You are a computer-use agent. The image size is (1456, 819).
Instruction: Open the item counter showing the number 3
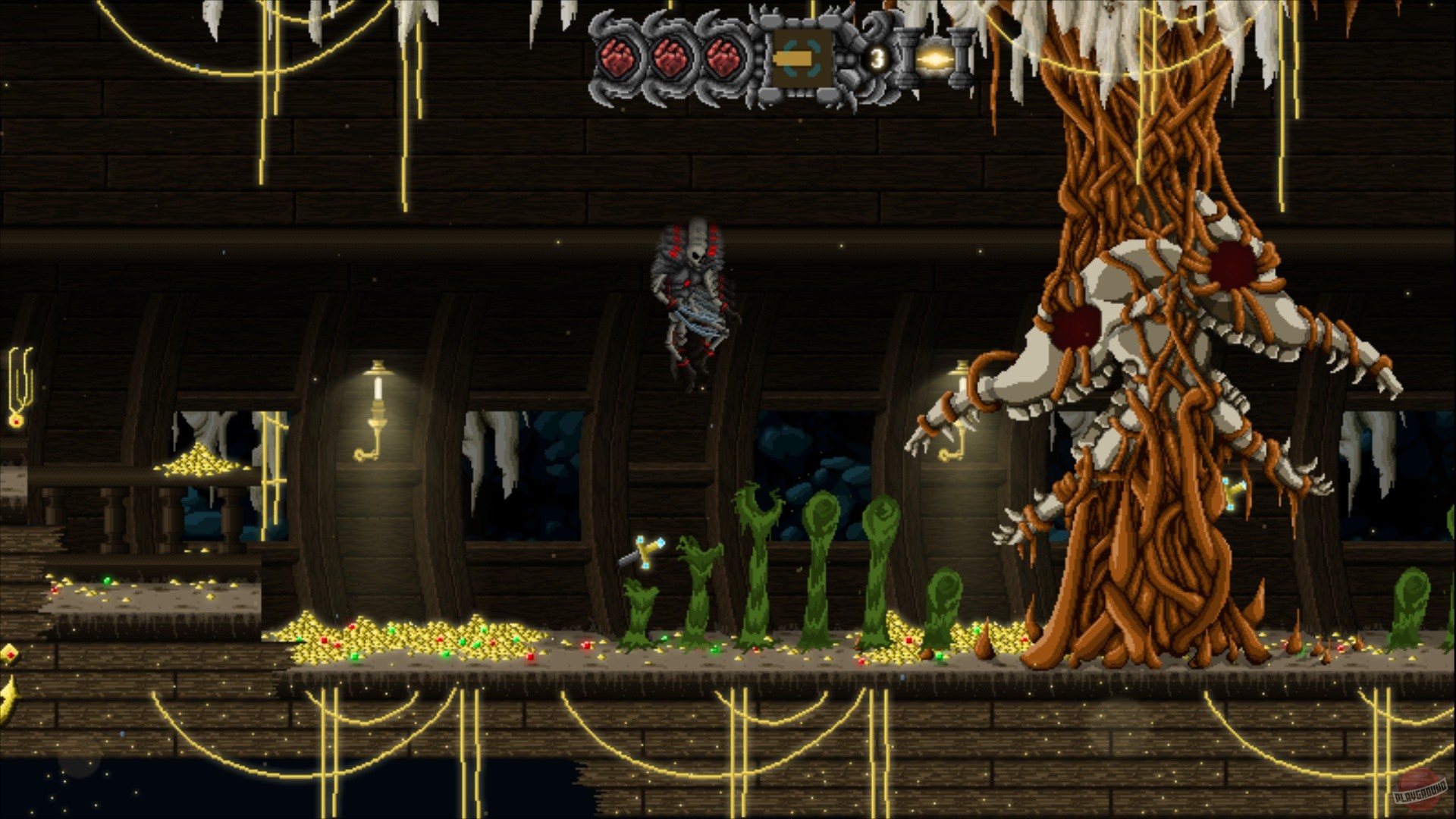tap(877, 57)
